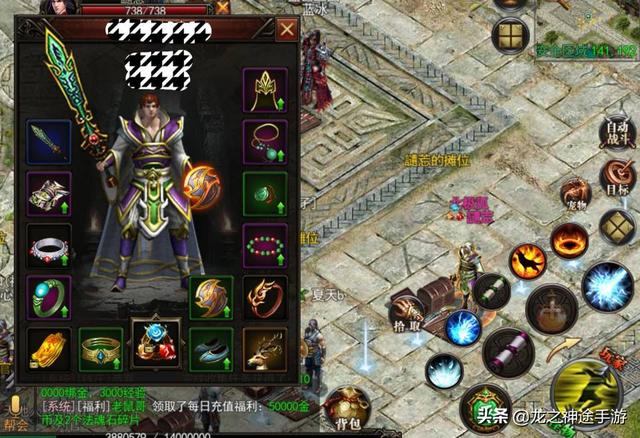Open the 宠物 pet menu
This screenshot has width=640, height=438.
click(x=575, y=194)
